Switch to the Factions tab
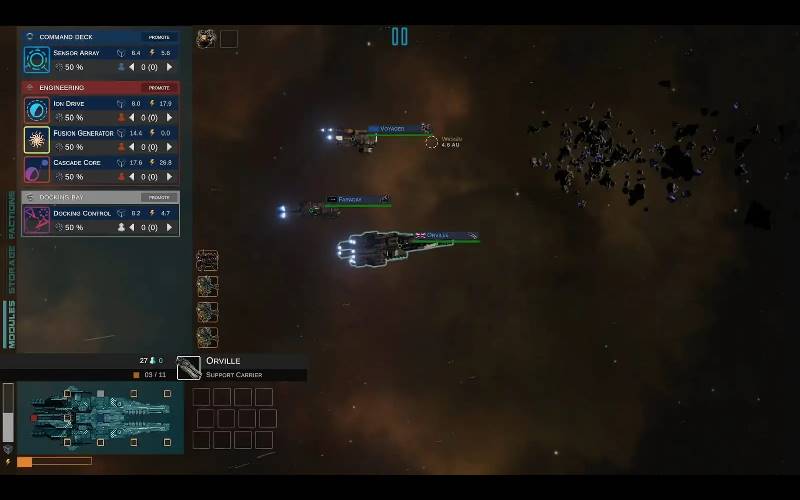 coord(12,217)
